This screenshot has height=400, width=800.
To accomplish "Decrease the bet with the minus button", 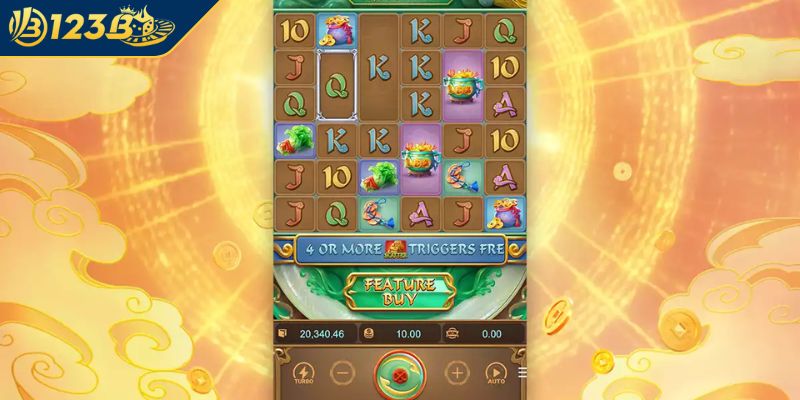I will pos(342,374).
